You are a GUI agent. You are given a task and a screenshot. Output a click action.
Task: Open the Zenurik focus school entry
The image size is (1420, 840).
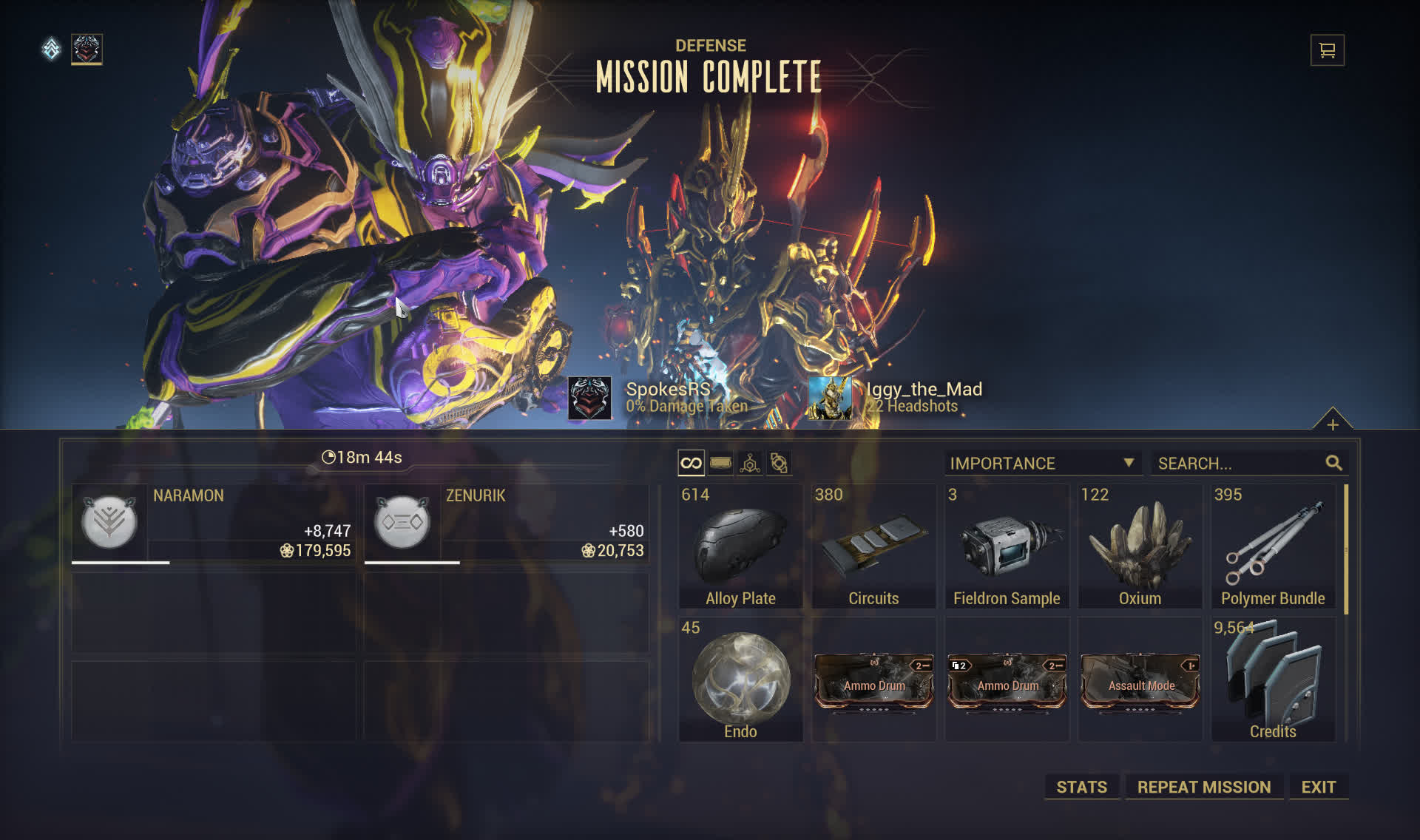(x=507, y=524)
